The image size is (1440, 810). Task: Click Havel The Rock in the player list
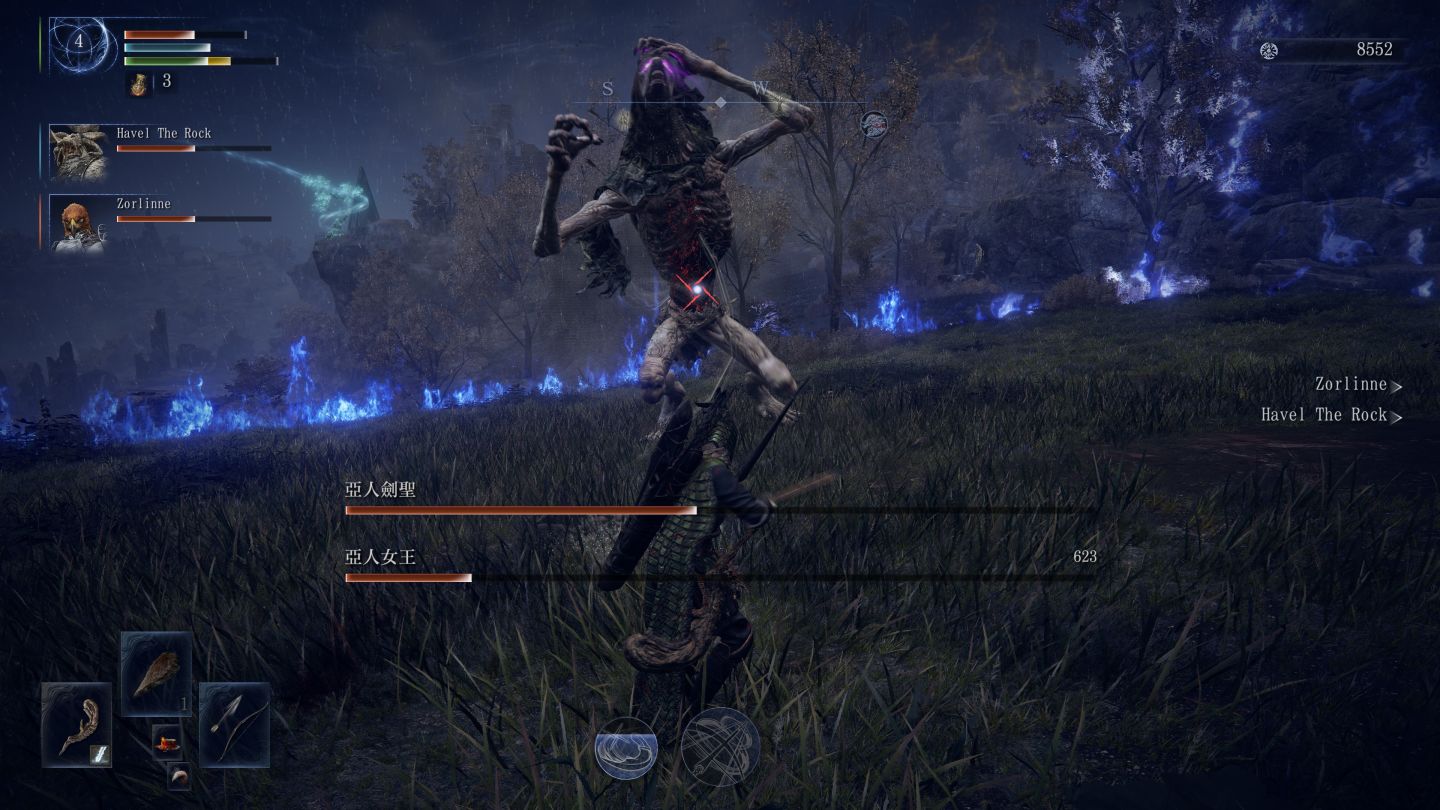(1324, 414)
